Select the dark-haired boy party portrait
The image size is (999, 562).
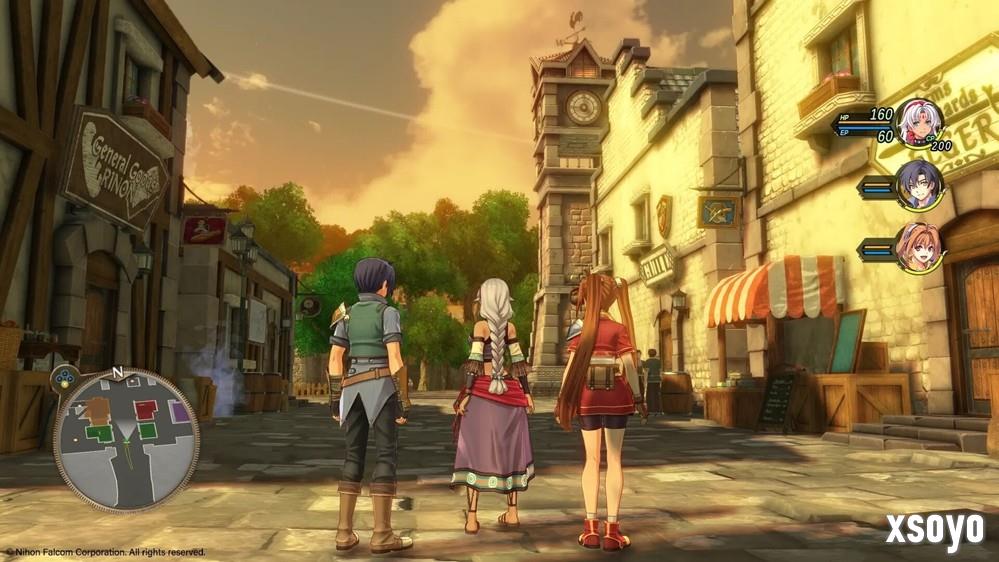coord(918,185)
